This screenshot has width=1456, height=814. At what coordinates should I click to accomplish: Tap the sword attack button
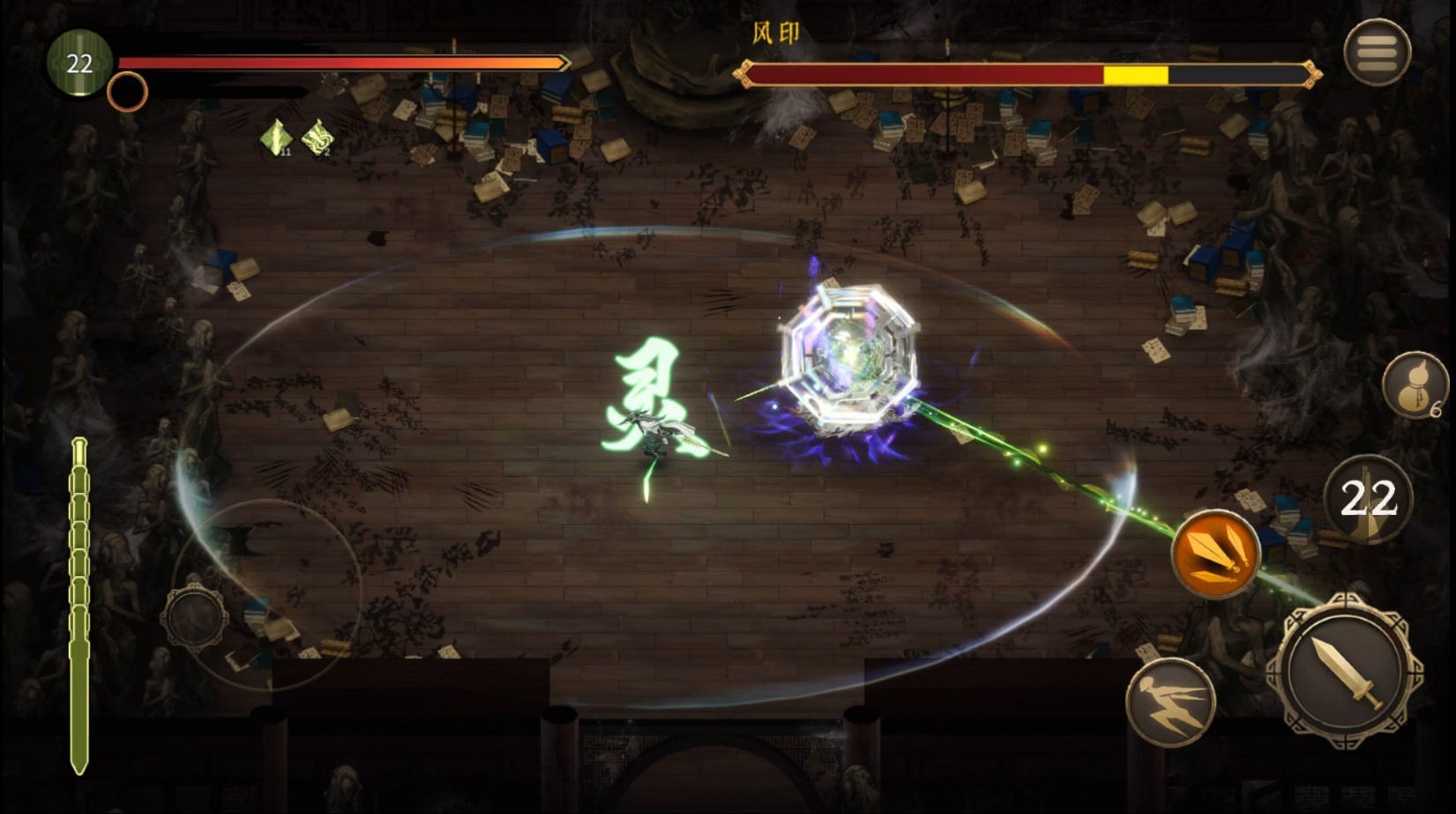[x=1345, y=672]
